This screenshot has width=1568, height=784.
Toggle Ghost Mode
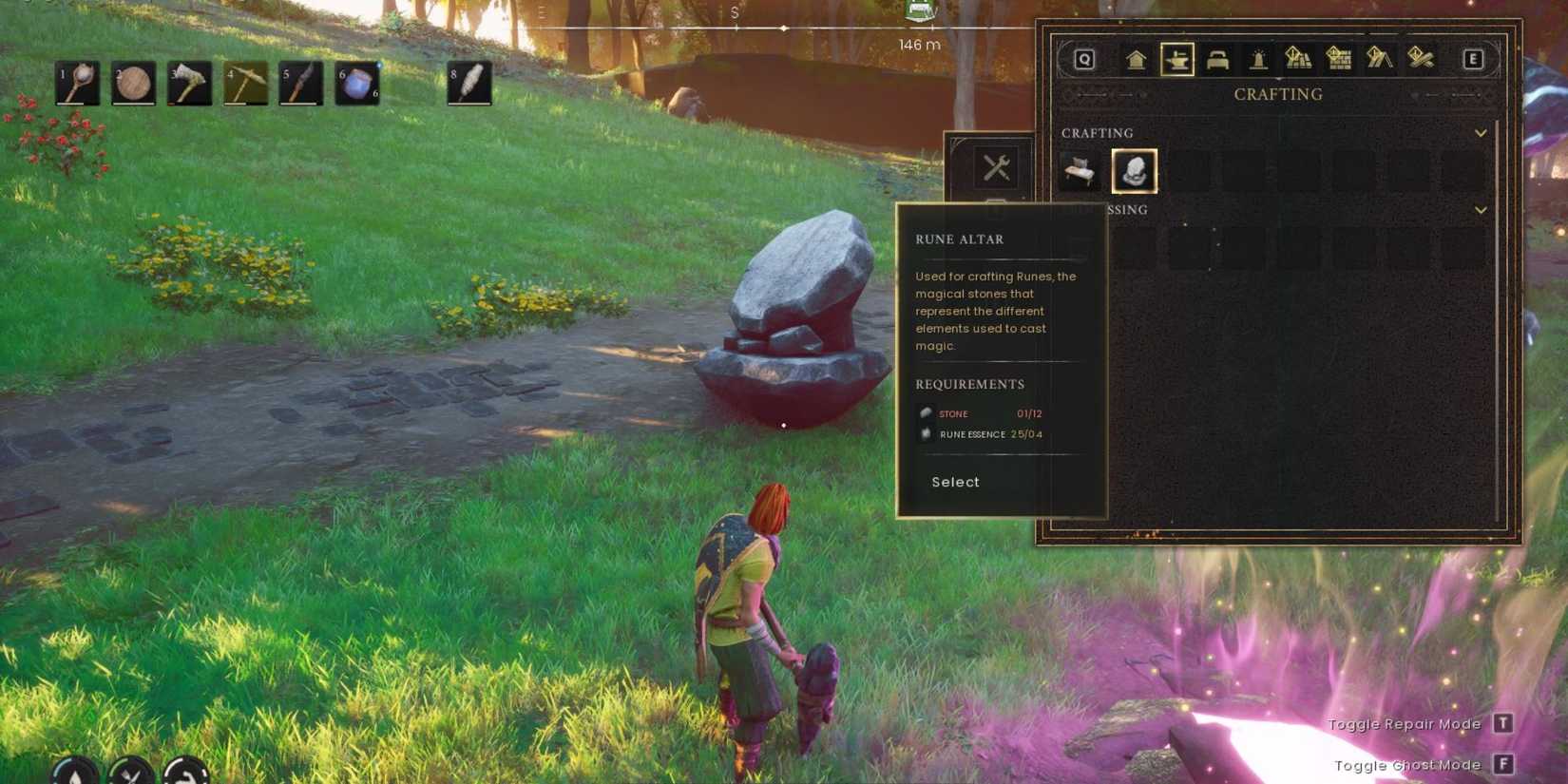click(x=1503, y=764)
